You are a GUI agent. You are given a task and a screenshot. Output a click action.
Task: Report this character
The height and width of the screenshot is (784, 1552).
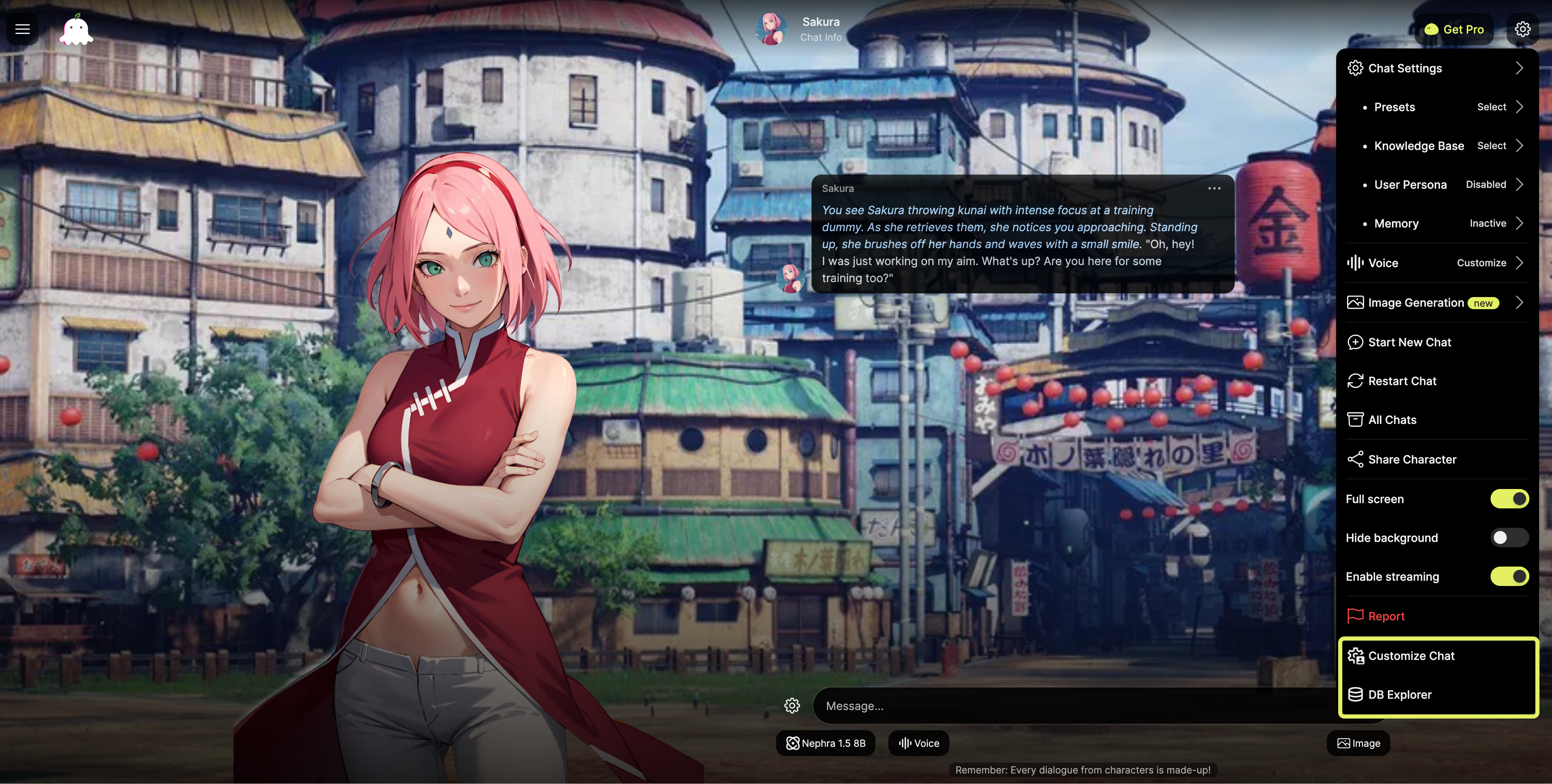[x=1386, y=616]
